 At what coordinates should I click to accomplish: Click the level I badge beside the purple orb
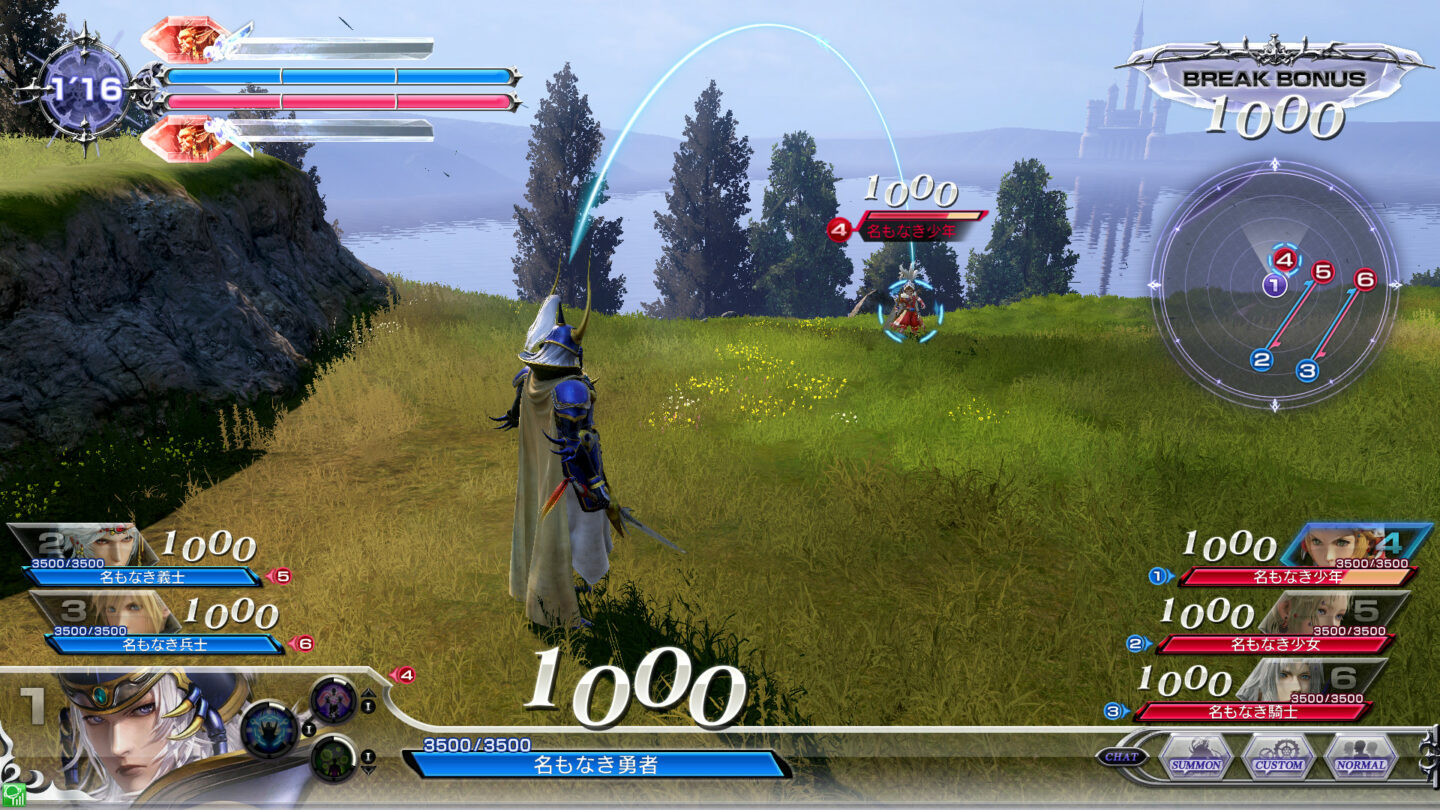click(368, 706)
